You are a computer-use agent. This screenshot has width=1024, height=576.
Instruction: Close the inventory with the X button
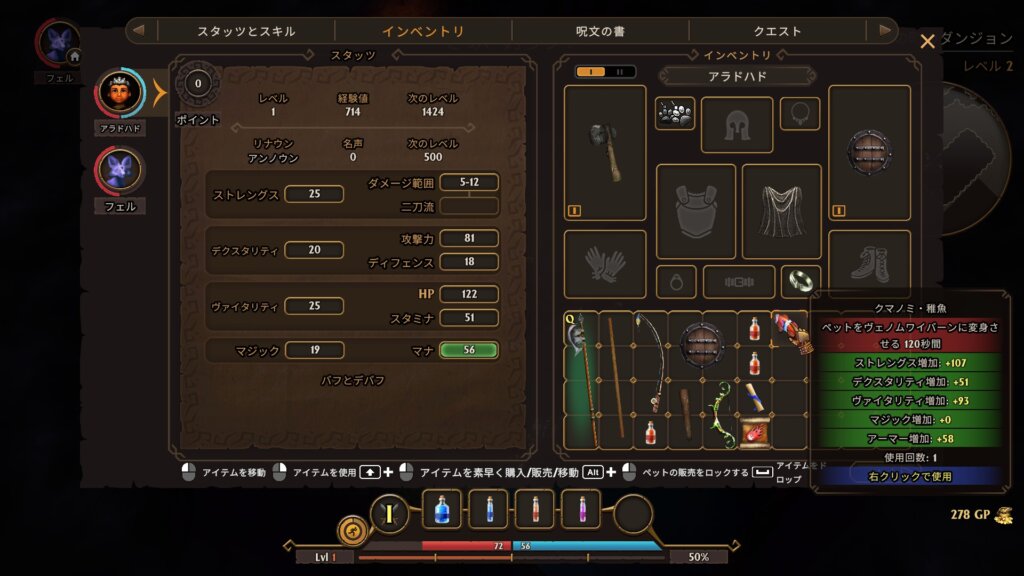[927, 41]
